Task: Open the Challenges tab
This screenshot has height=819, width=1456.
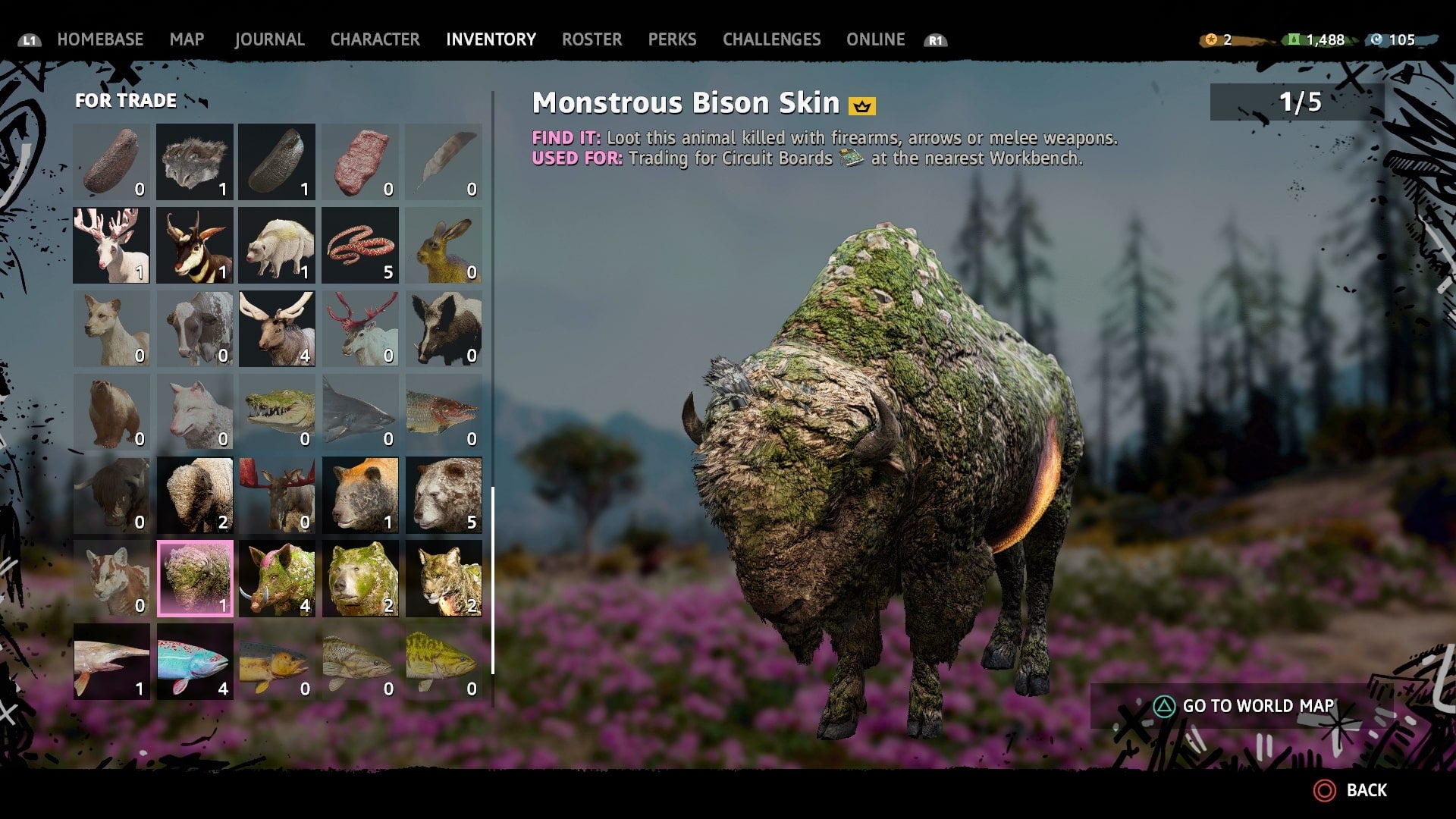Action: (x=771, y=39)
